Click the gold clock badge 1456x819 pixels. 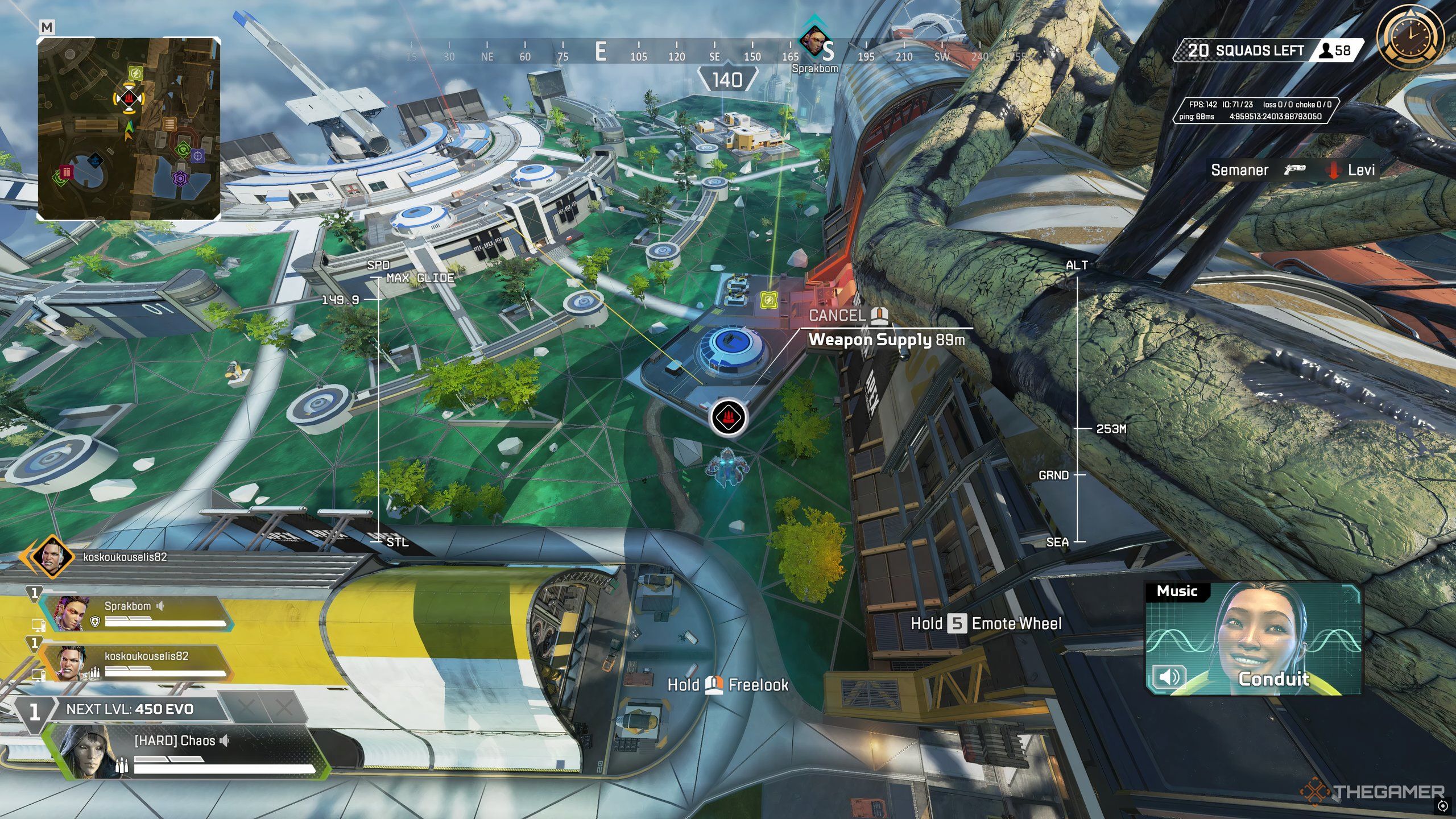tap(1410, 38)
